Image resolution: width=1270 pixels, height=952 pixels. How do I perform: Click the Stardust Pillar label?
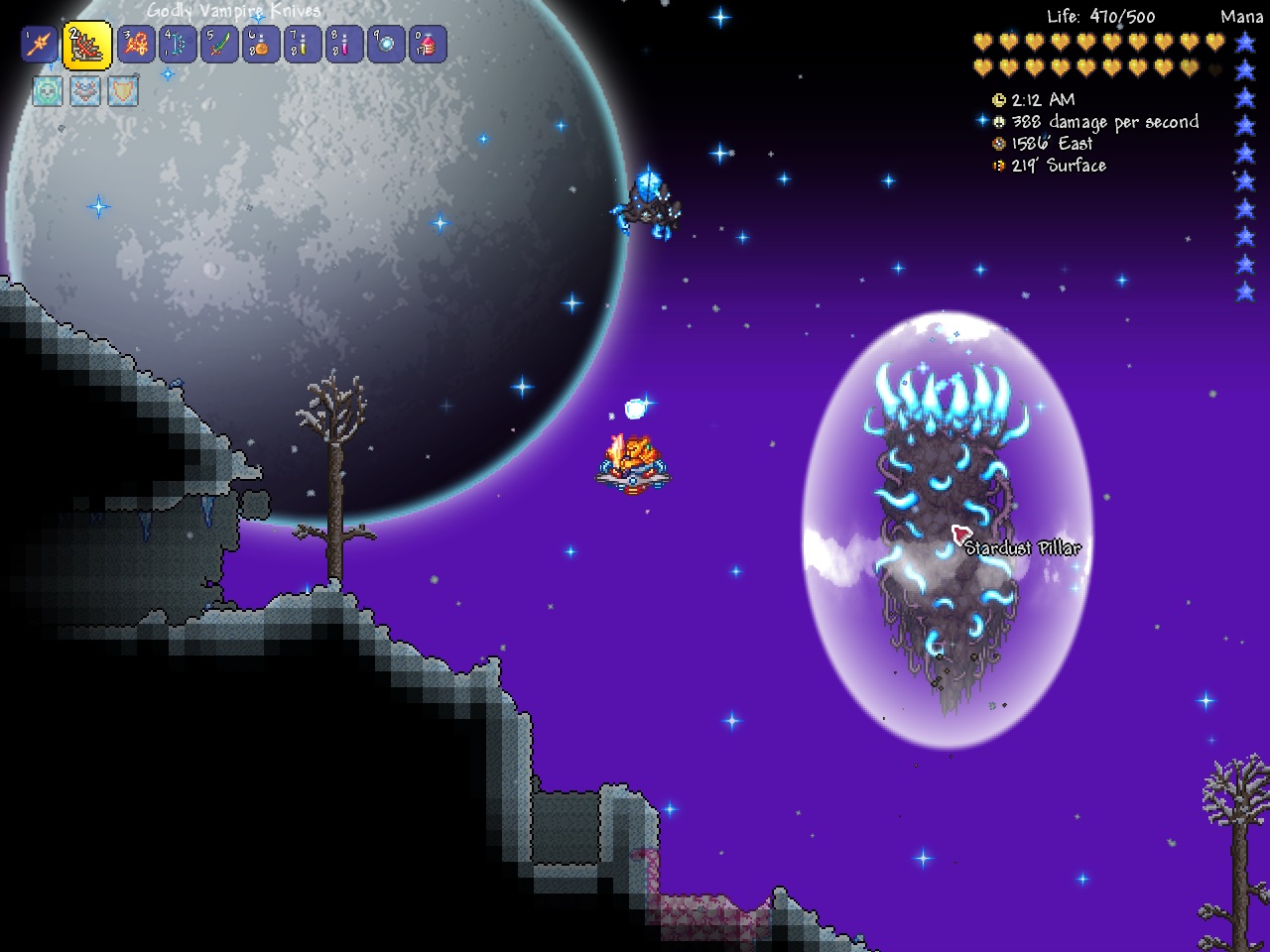[1022, 547]
